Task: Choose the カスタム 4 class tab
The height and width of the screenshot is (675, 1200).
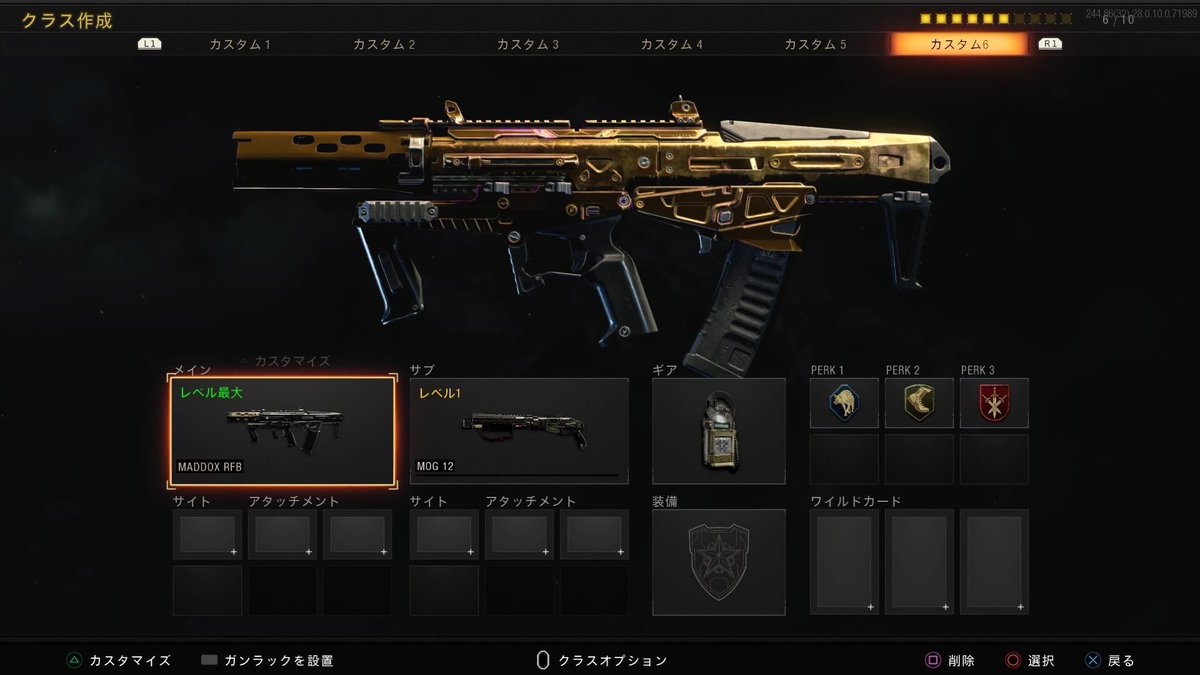Action: (x=671, y=45)
